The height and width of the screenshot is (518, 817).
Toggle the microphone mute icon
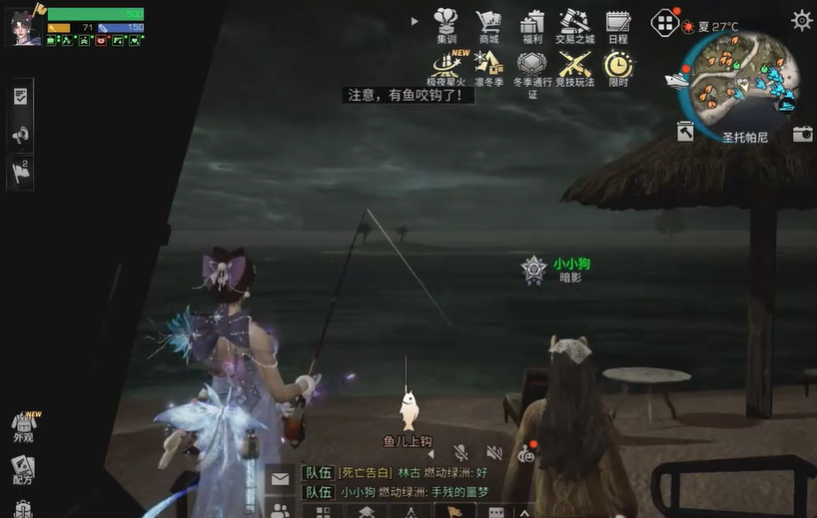[461, 453]
